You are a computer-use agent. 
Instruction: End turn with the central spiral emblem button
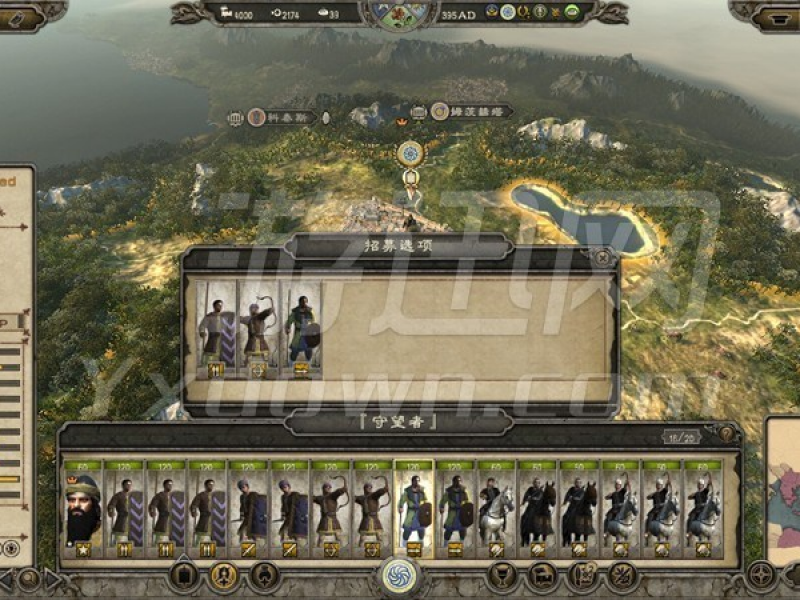(x=399, y=577)
